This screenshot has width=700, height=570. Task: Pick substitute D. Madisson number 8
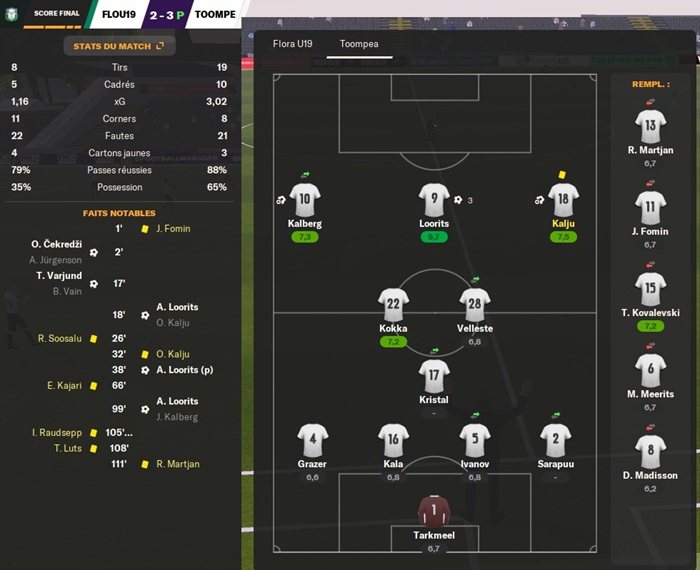[x=650, y=452]
